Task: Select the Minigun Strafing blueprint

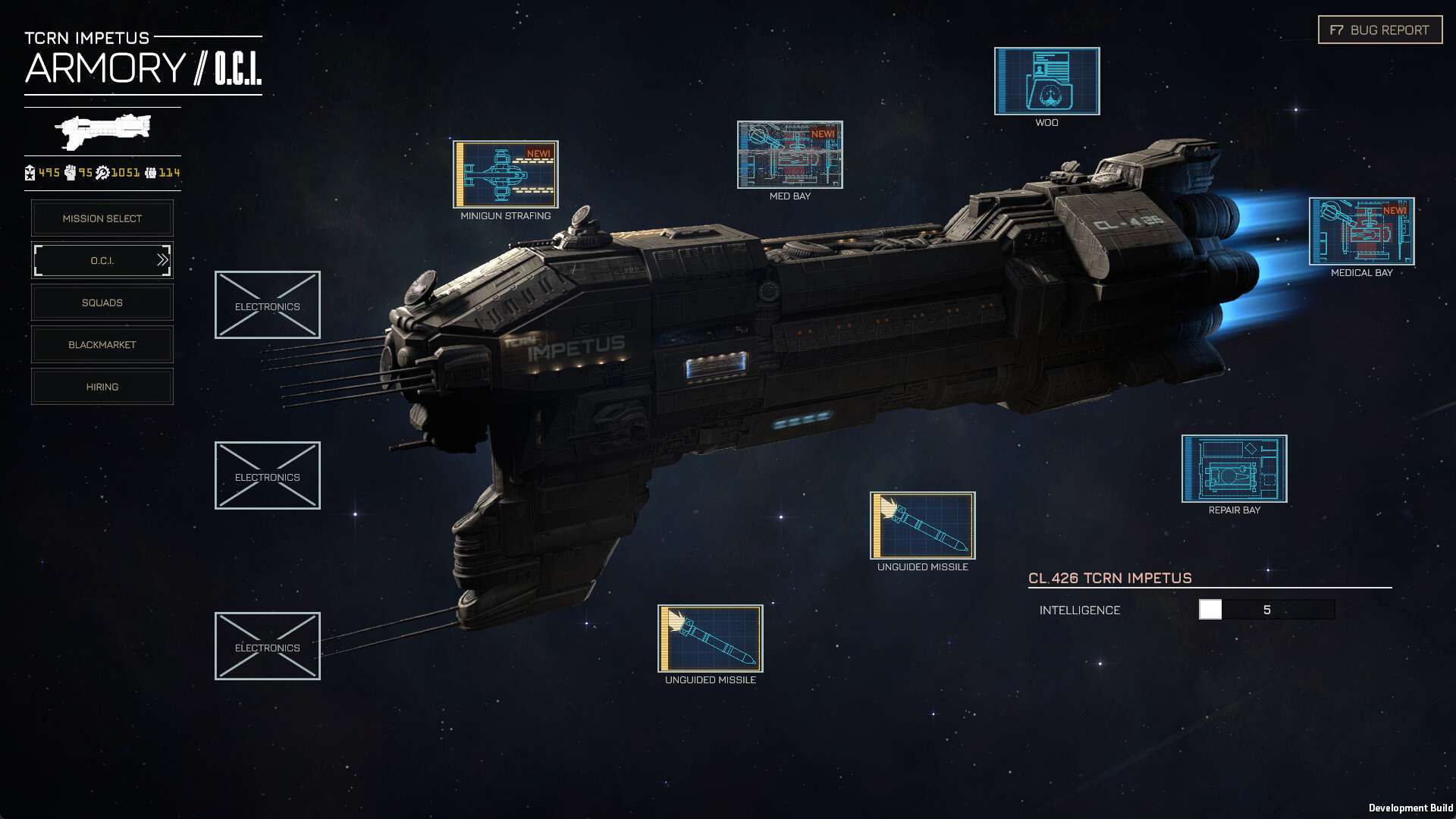Action: coord(506,174)
